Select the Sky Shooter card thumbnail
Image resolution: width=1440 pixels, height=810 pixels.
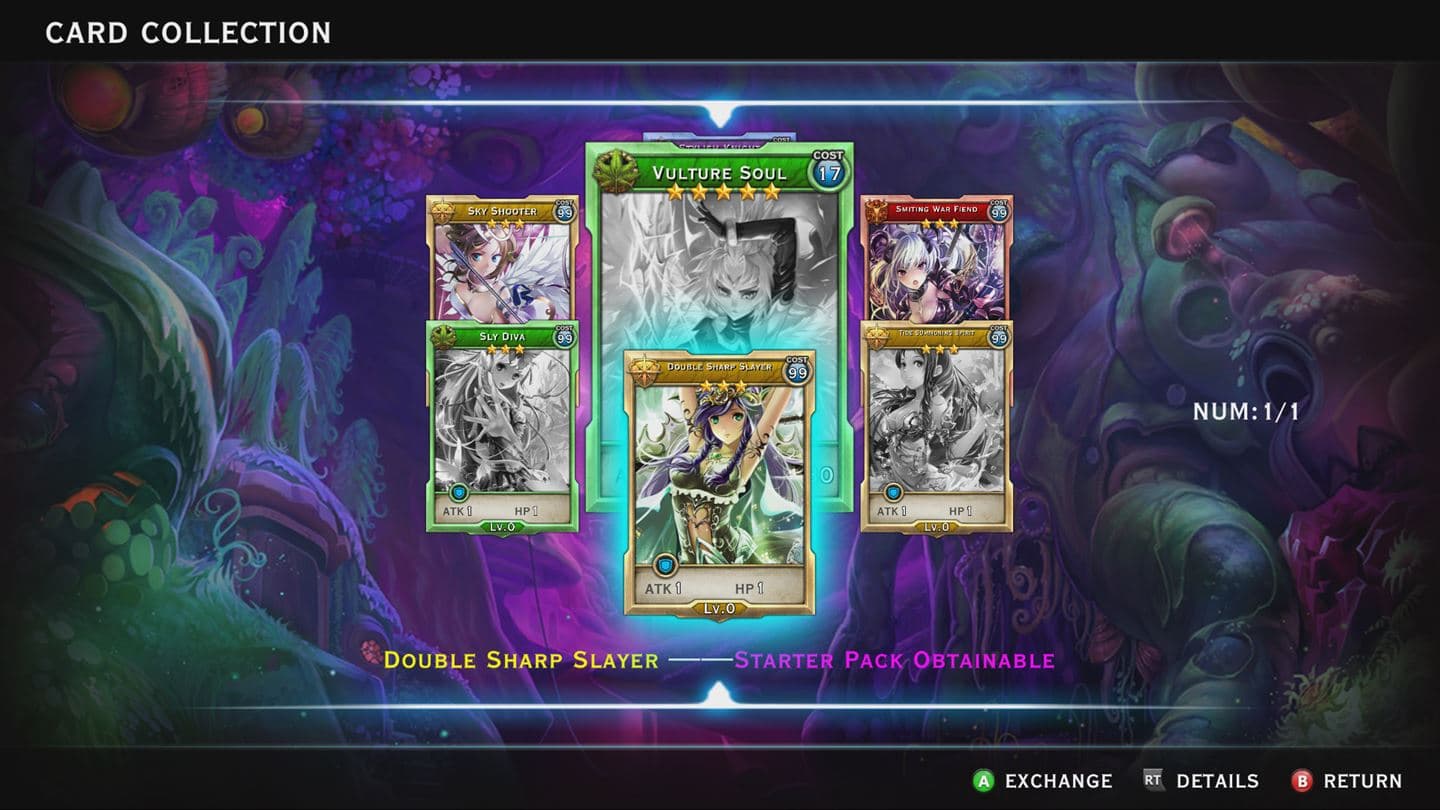(x=500, y=260)
